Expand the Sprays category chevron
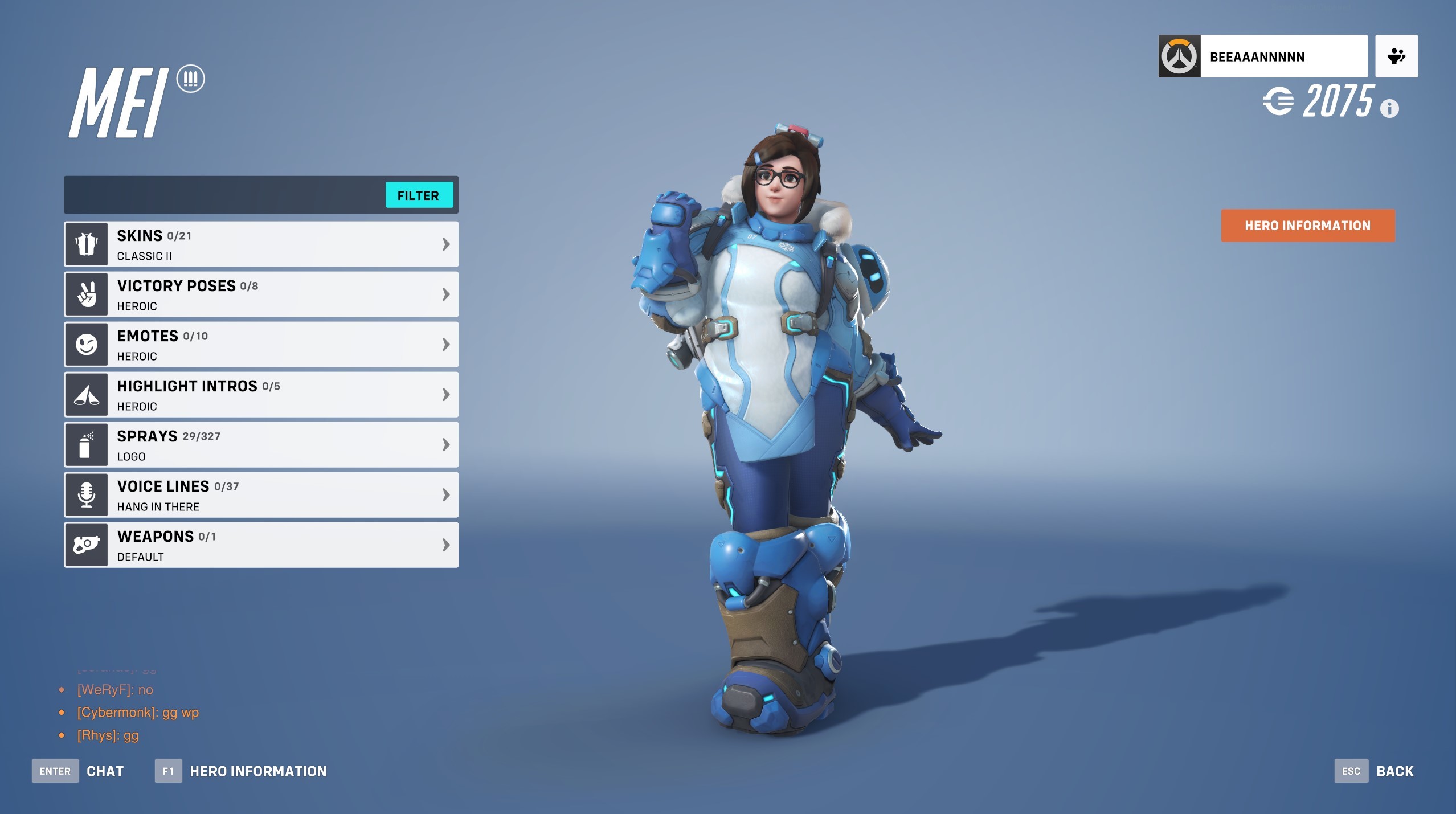This screenshot has height=814, width=1456. click(x=446, y=444)
